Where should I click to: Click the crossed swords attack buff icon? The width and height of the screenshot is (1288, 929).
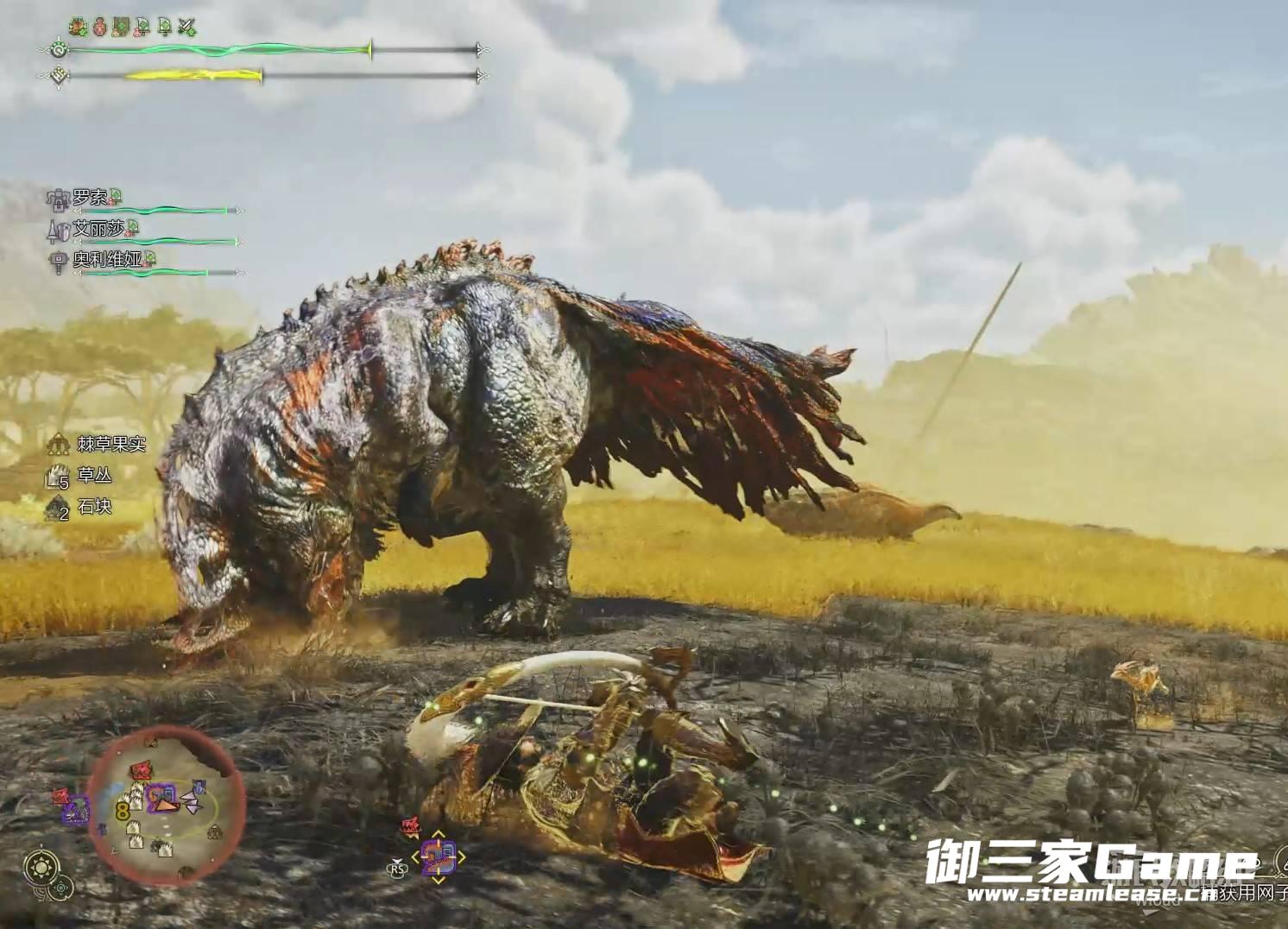tap(186, 28)
